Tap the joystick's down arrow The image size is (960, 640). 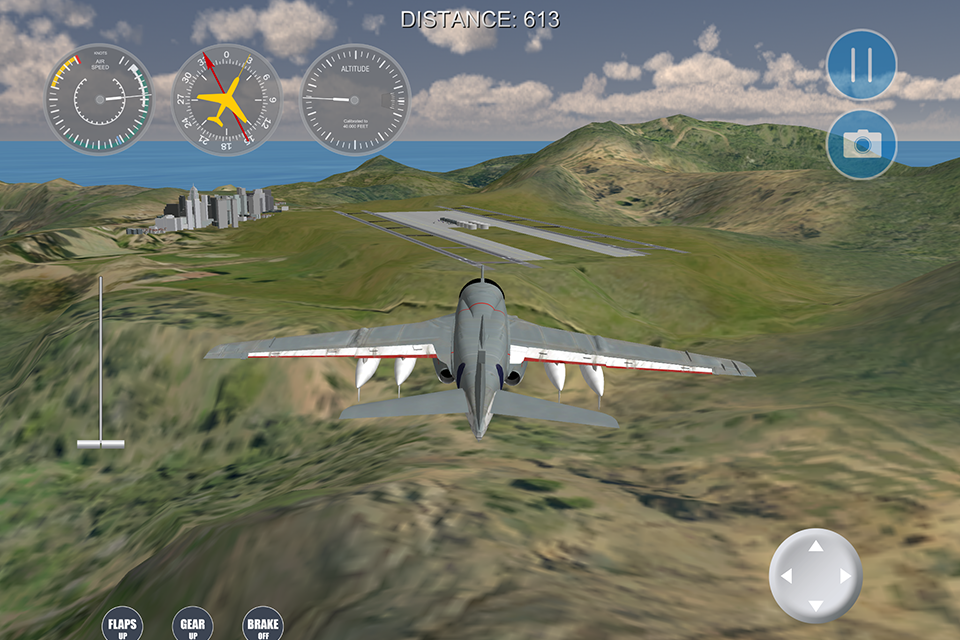click(816, 606)
